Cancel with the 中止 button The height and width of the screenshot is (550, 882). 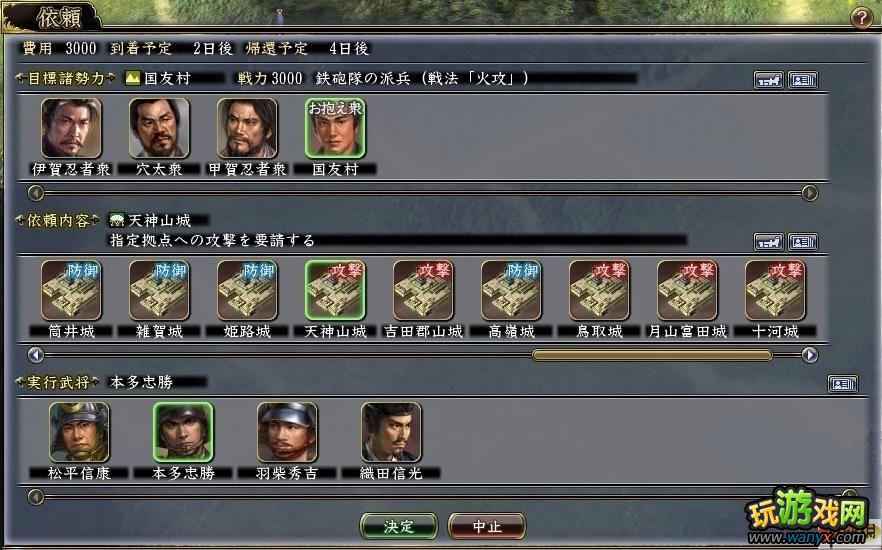[x=486, y=526]
